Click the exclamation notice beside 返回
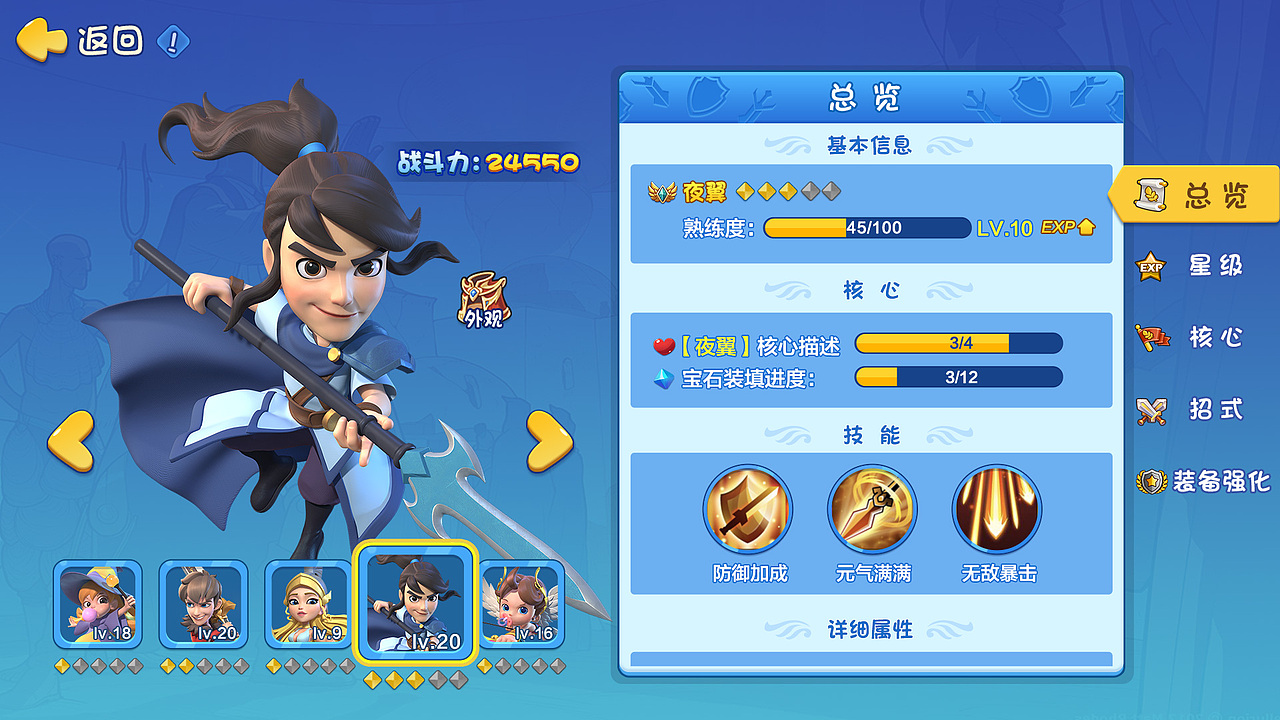1280x720 pixels. click(x=172, y=42)
